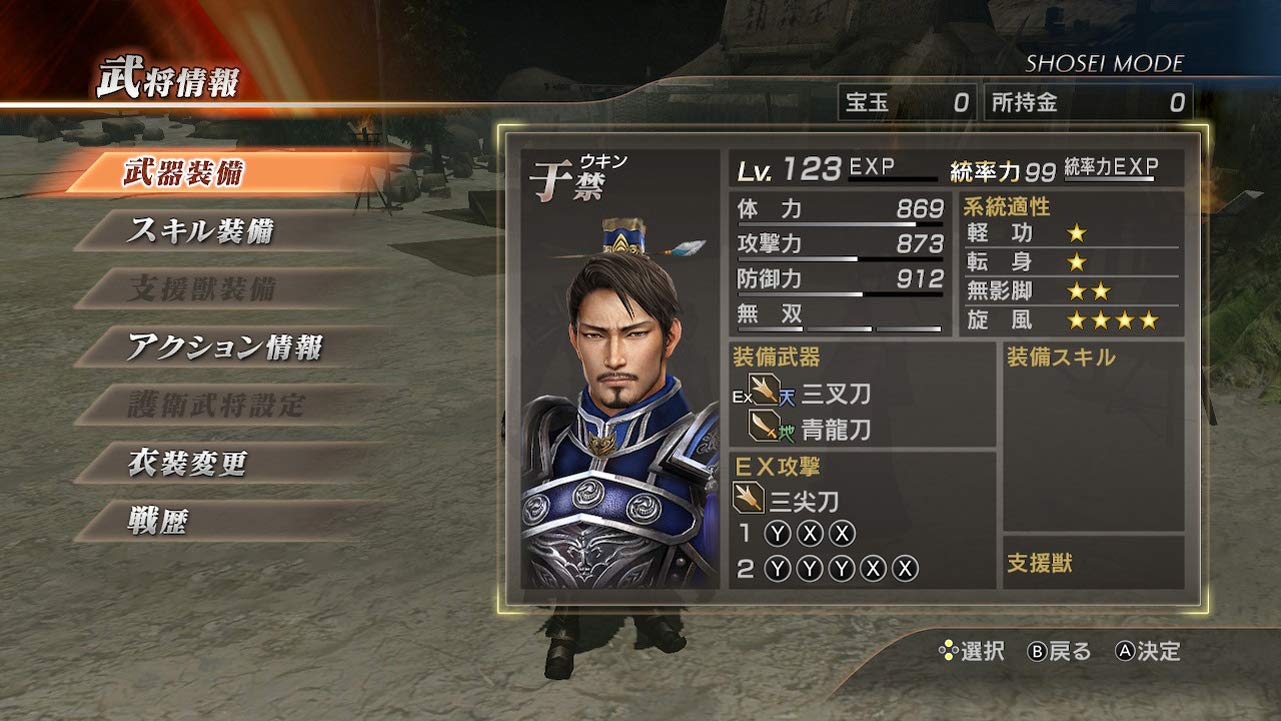Click the B icon beside 戻る
The width and height of the screenshot is (1281, 721).
pyautogui.click(x=1037, y=651)
